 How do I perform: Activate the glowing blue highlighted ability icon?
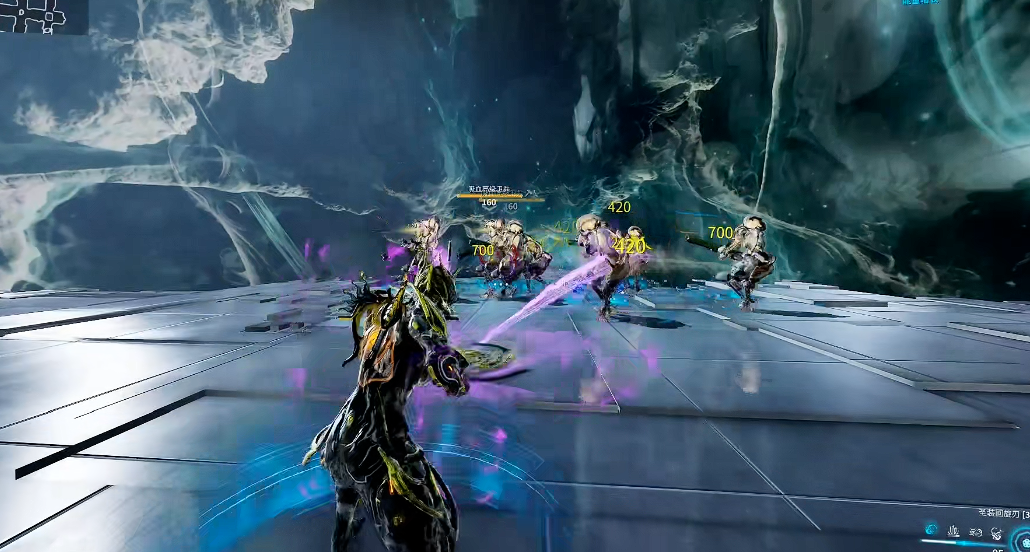tap(931, 529)
